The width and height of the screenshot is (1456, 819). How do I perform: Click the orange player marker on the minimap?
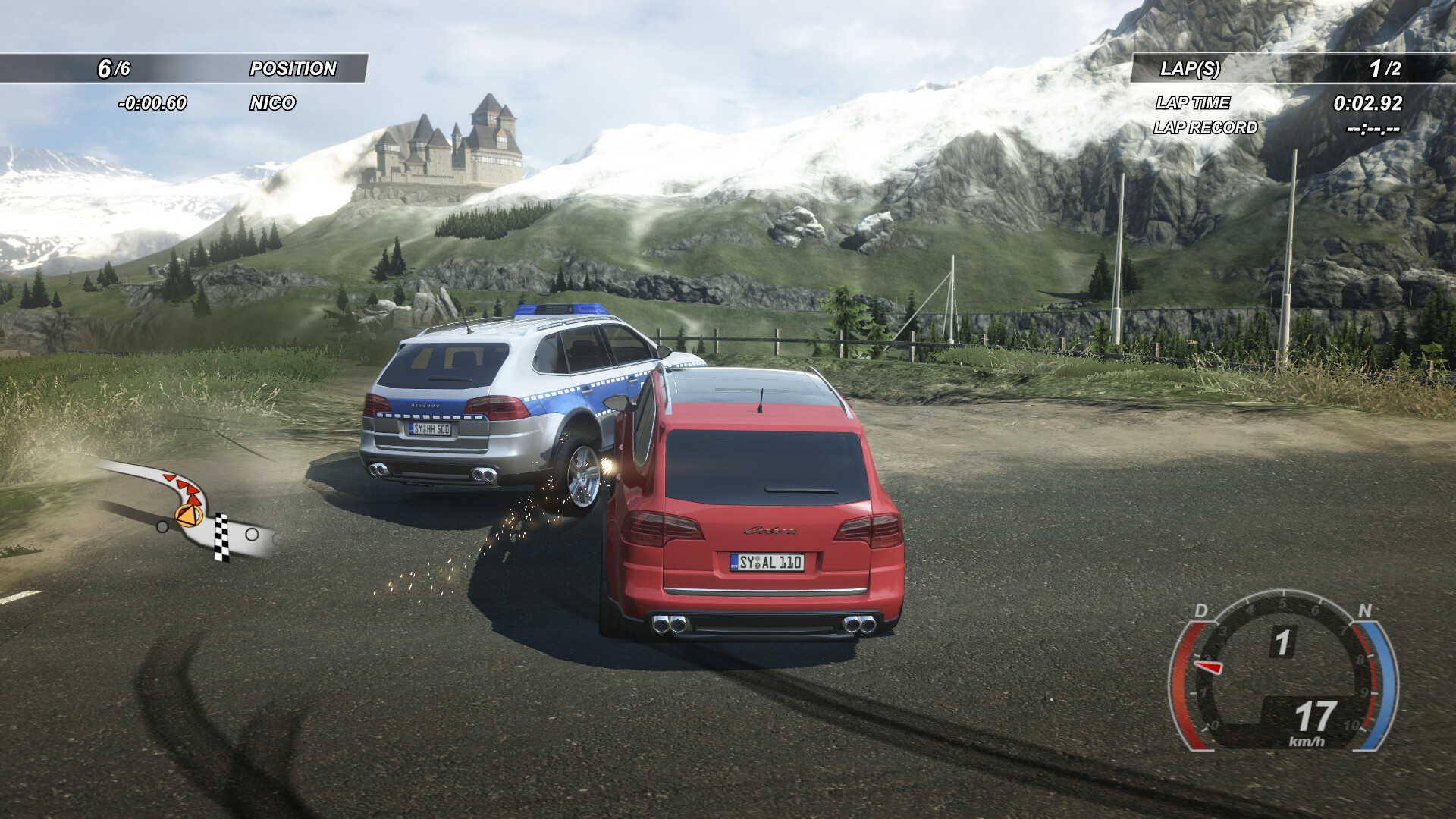[x=187, y=515]
